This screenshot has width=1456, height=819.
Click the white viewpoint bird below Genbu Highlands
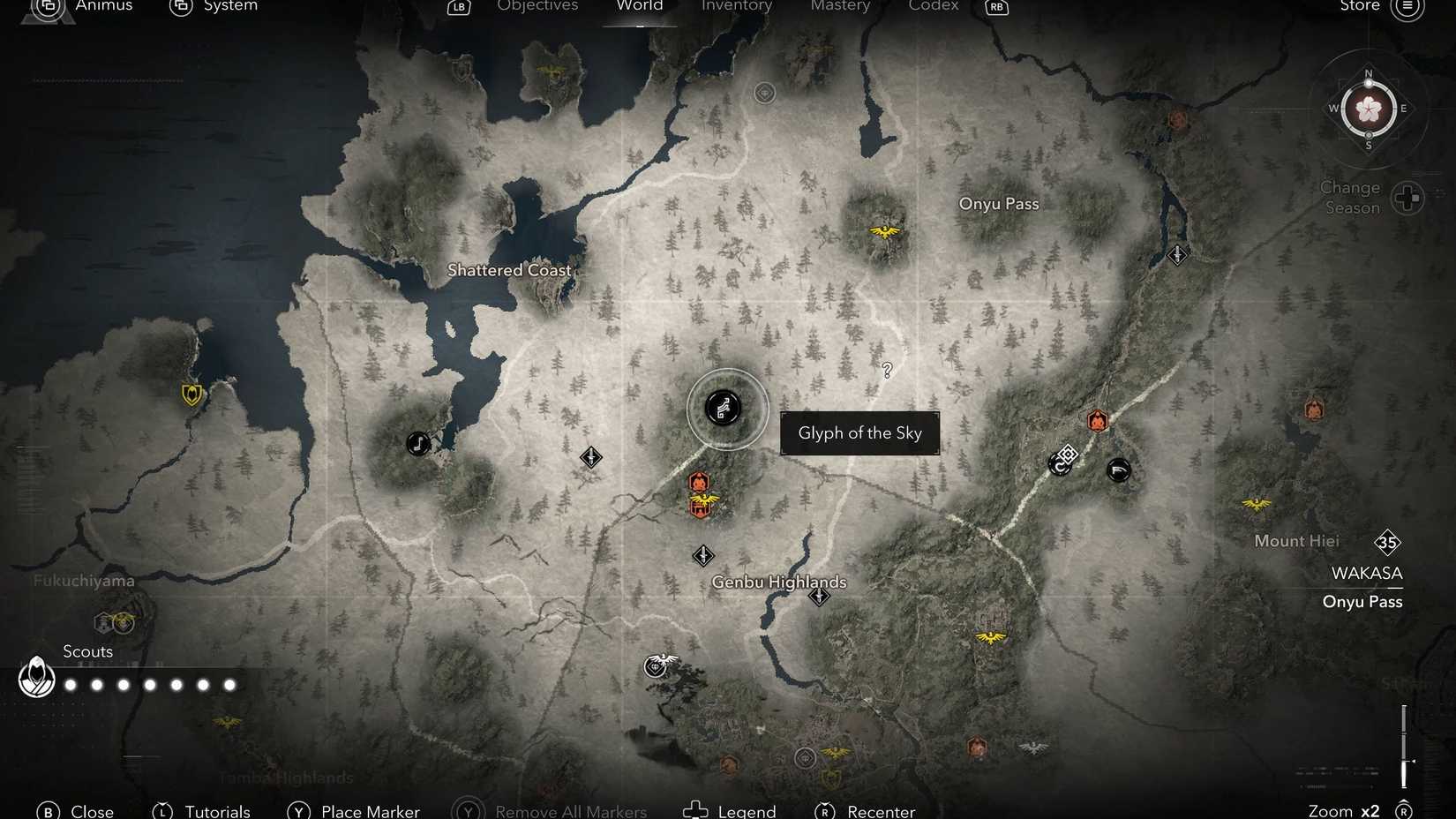(655, 667)
